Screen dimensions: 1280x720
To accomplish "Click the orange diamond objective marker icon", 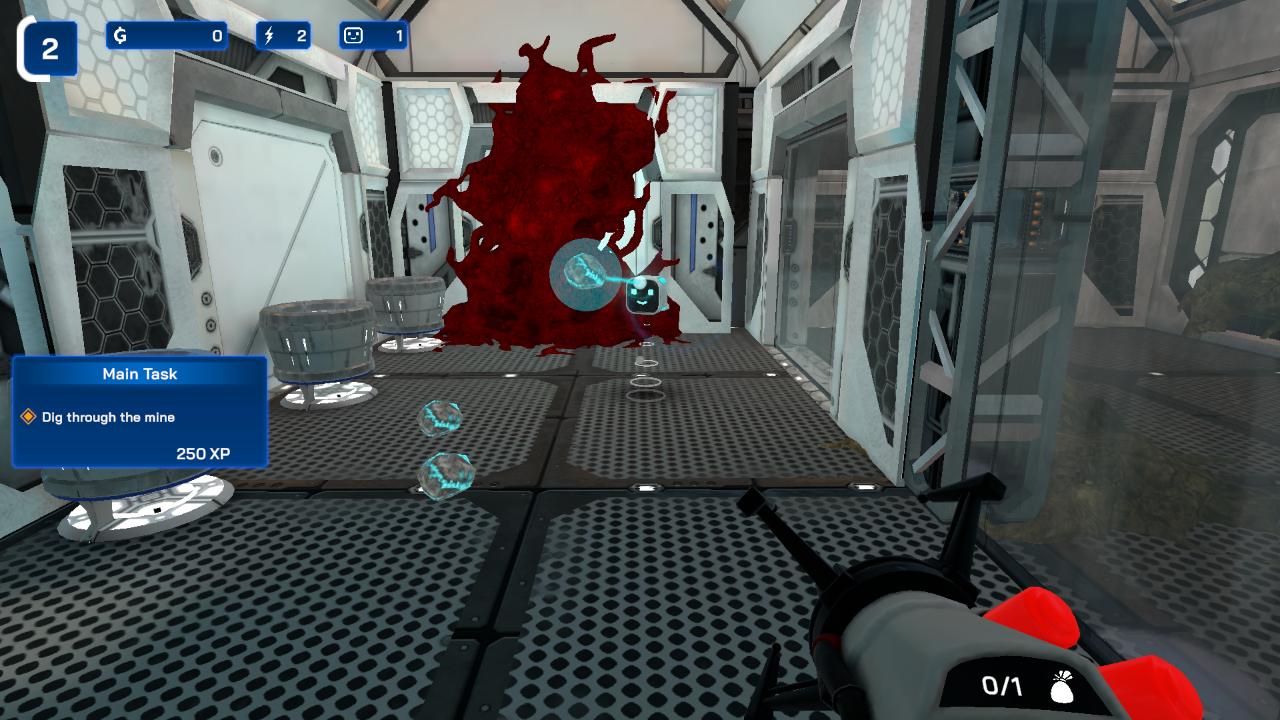I will [29, 416].
